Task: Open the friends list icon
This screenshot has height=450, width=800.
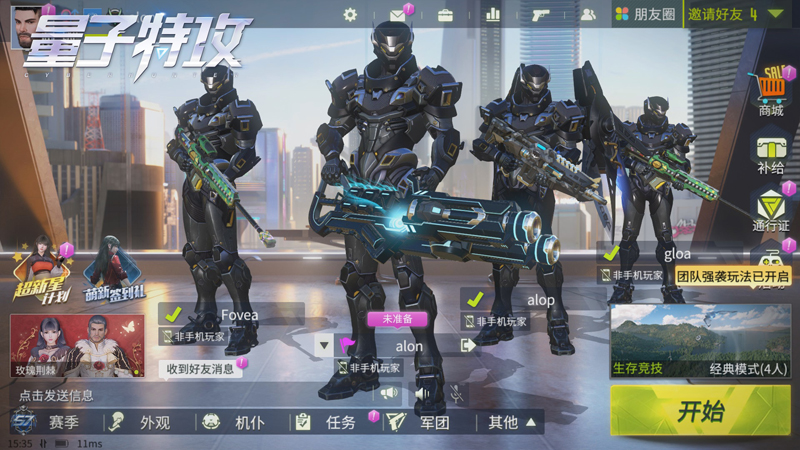Action: click(588, 15)
